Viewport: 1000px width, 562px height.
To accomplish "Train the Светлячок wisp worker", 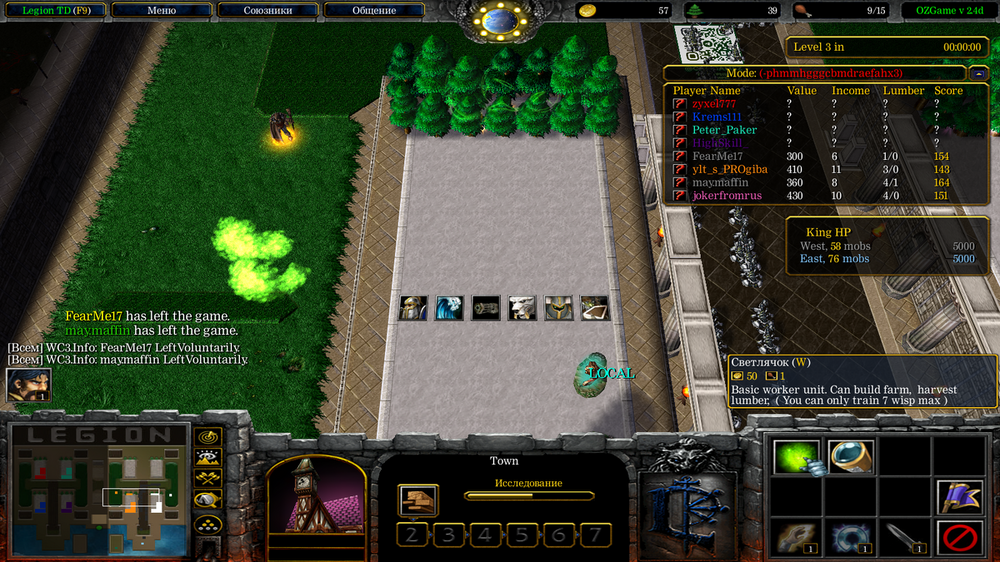I will pyautogui.click(x=796, y=457).
